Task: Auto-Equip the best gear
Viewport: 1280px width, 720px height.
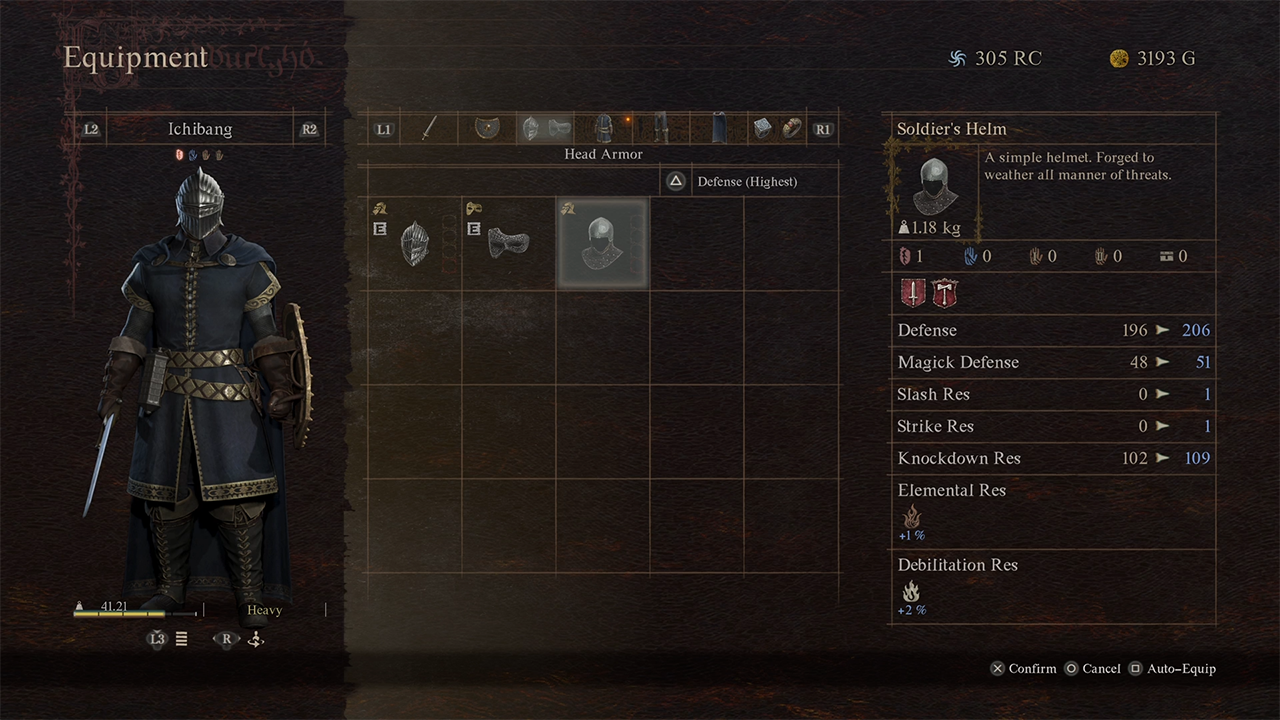Action: point(1172,669)
